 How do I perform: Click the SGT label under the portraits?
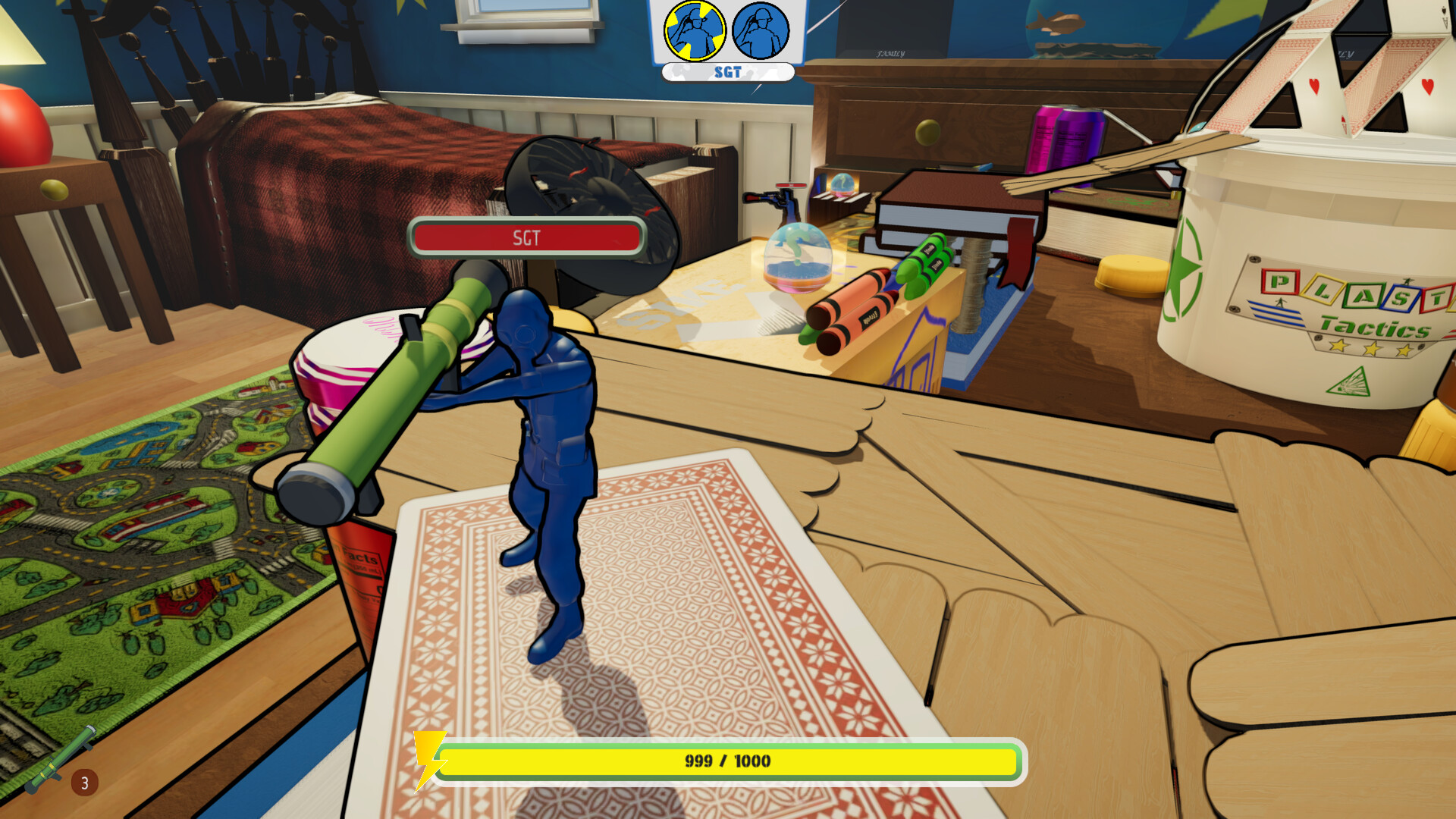tap(726, 73)
